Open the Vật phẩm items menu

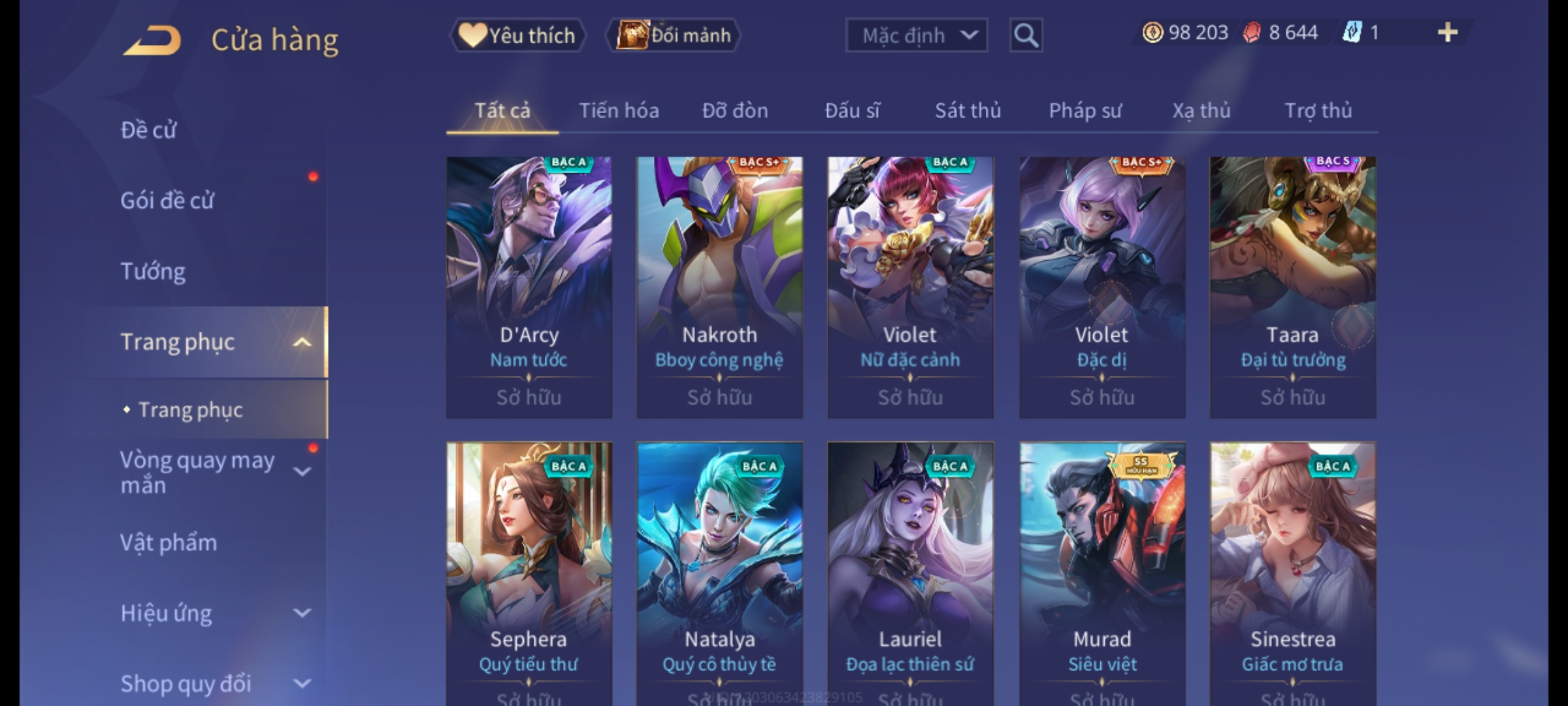(x=169, y=543)
